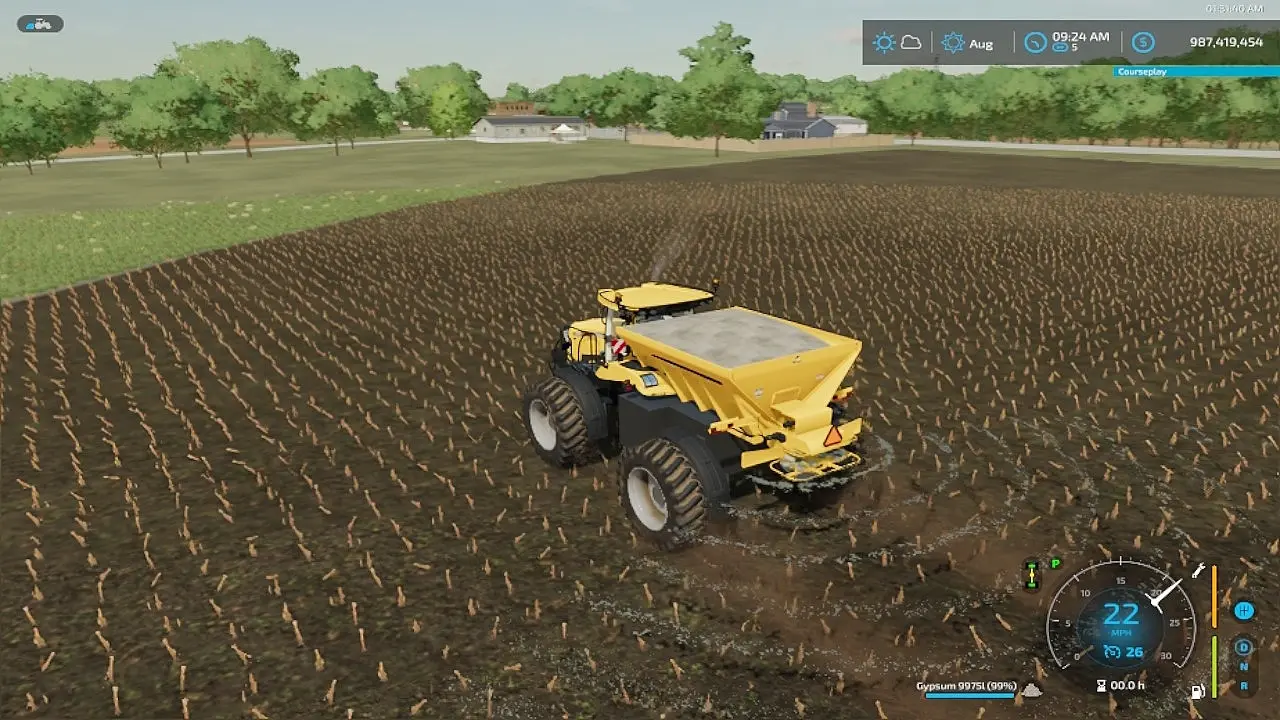Click the current weather sun icon
The width and height of the screenshot is (1280, 720).
(x=884, y=42)
